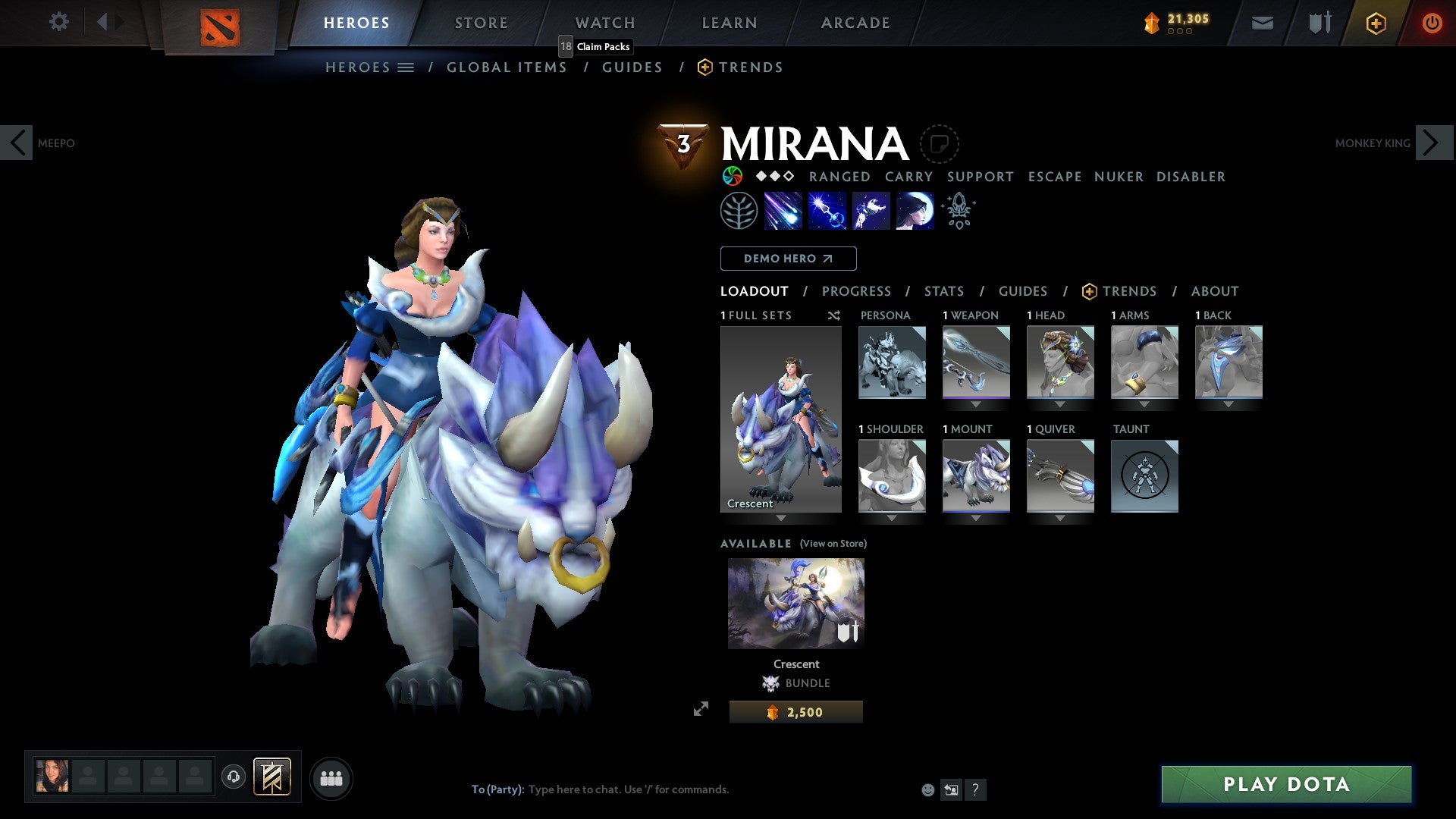Expand the Mount item dropdown arrow

point(975,518)
